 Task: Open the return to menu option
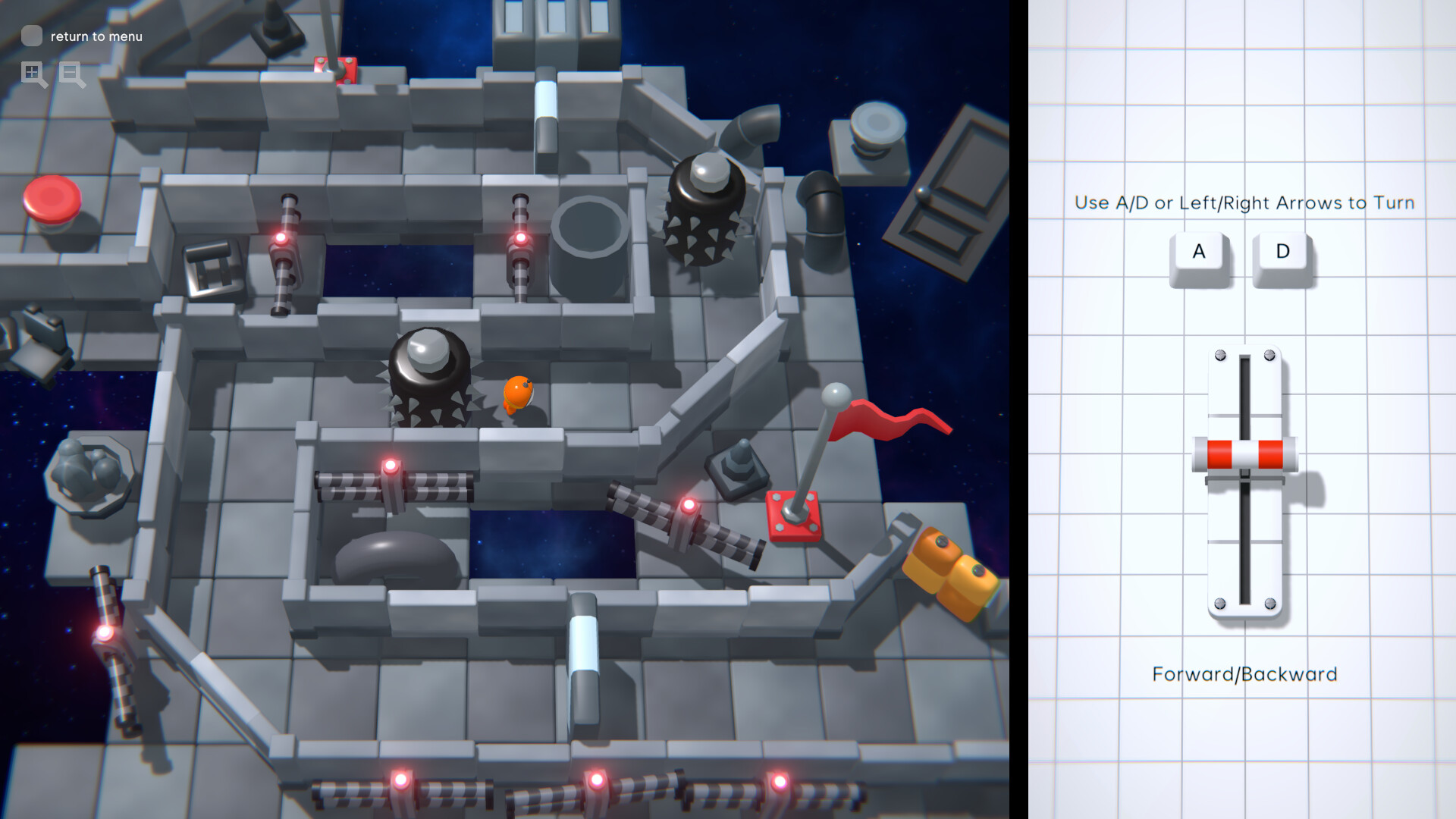95,36
